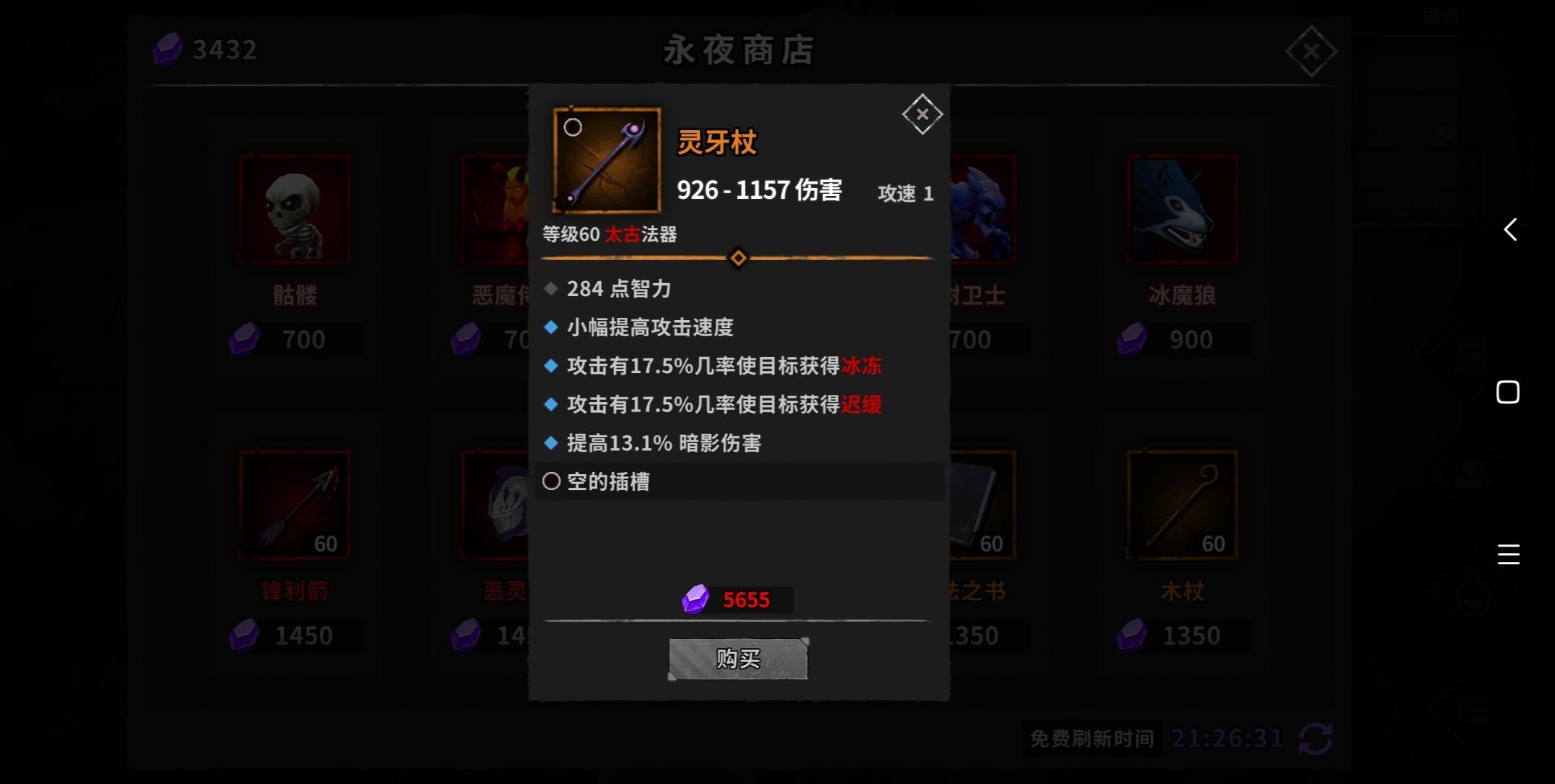Select the 木杖 wooden staff icon
This screenshot has width=1555, height=784.
point(1181,505)
